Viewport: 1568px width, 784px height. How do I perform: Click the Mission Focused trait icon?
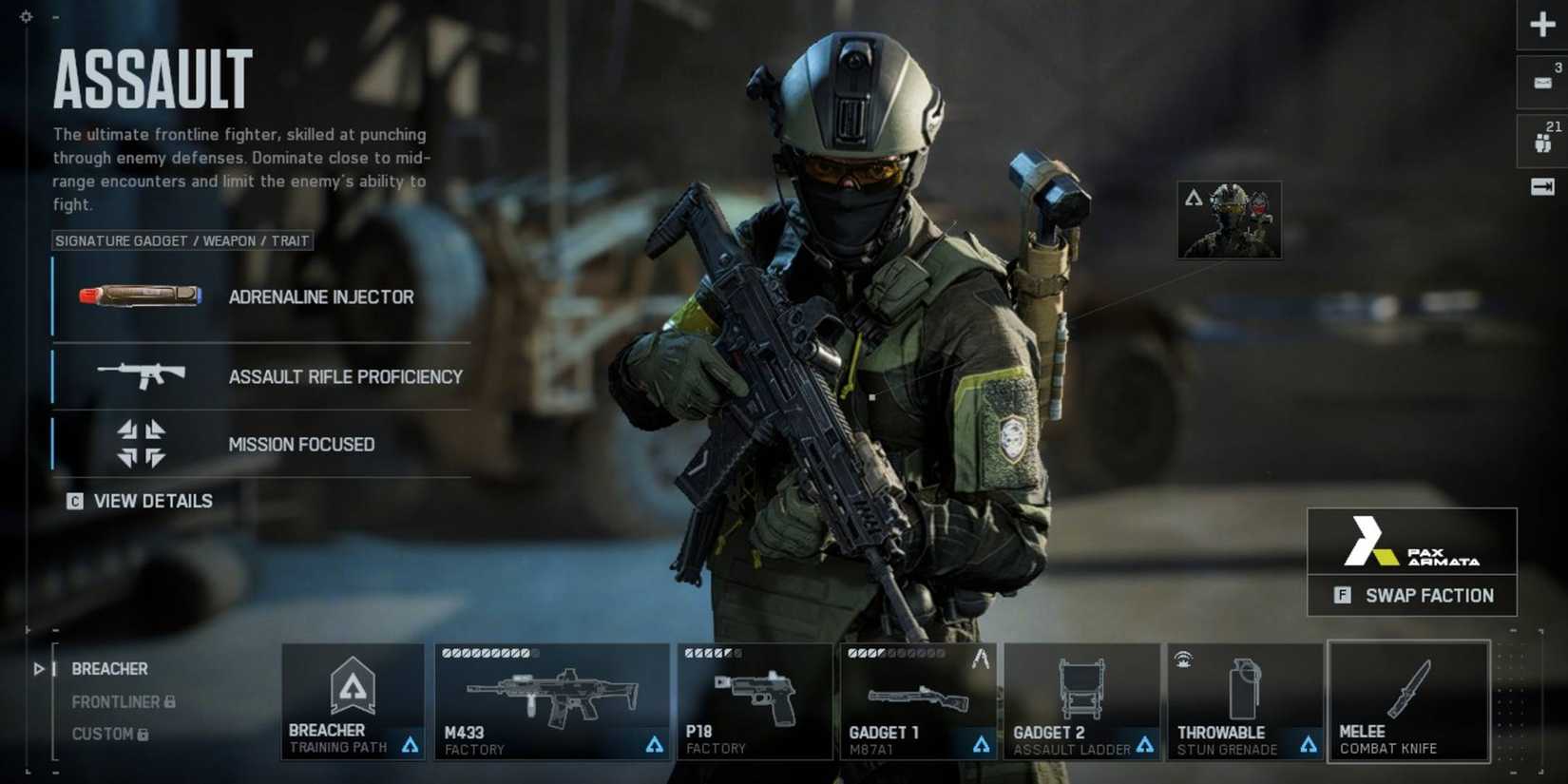point(141,443)
